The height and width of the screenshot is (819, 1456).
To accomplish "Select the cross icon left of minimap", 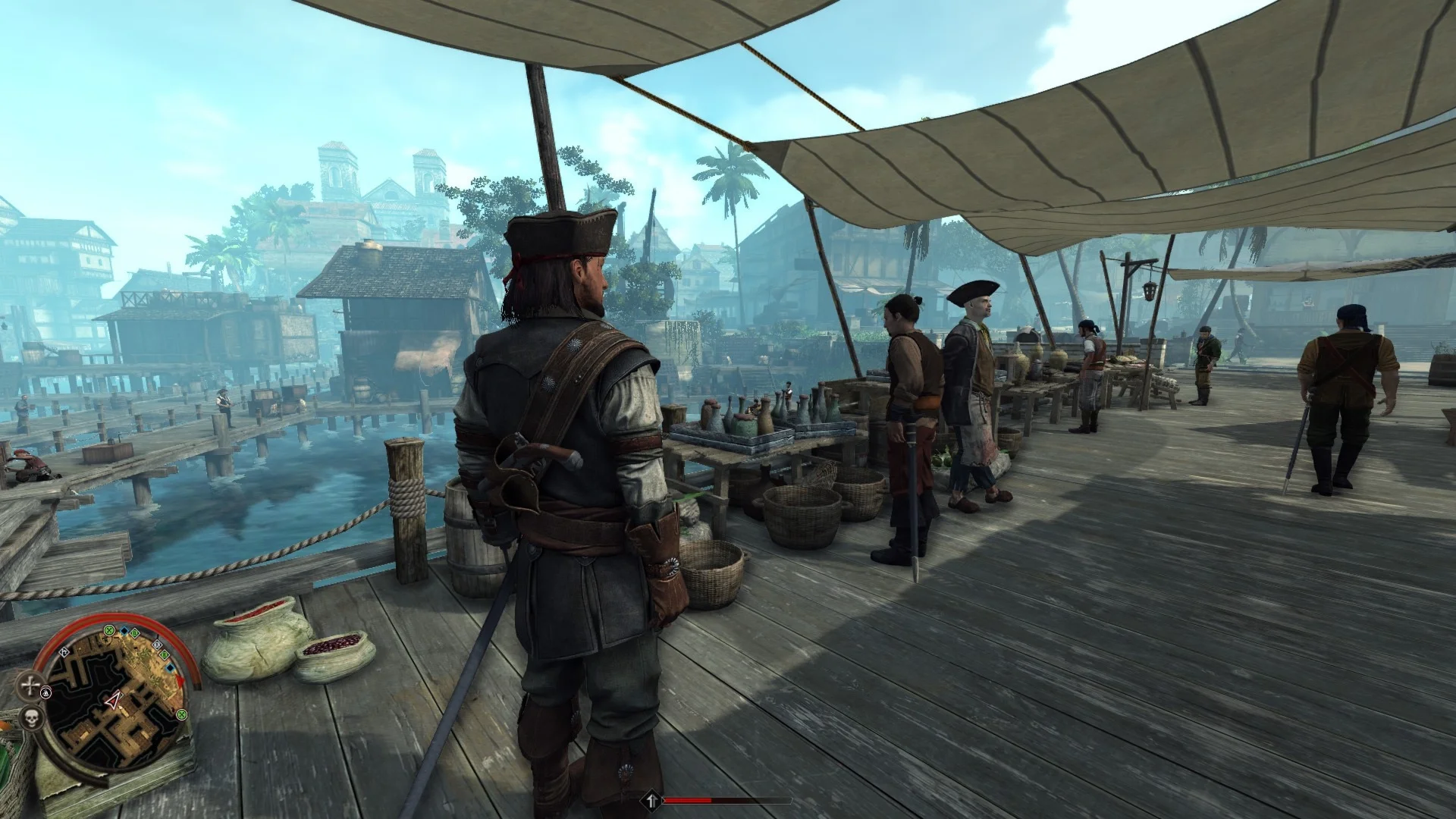I will [x=30, y=686].
